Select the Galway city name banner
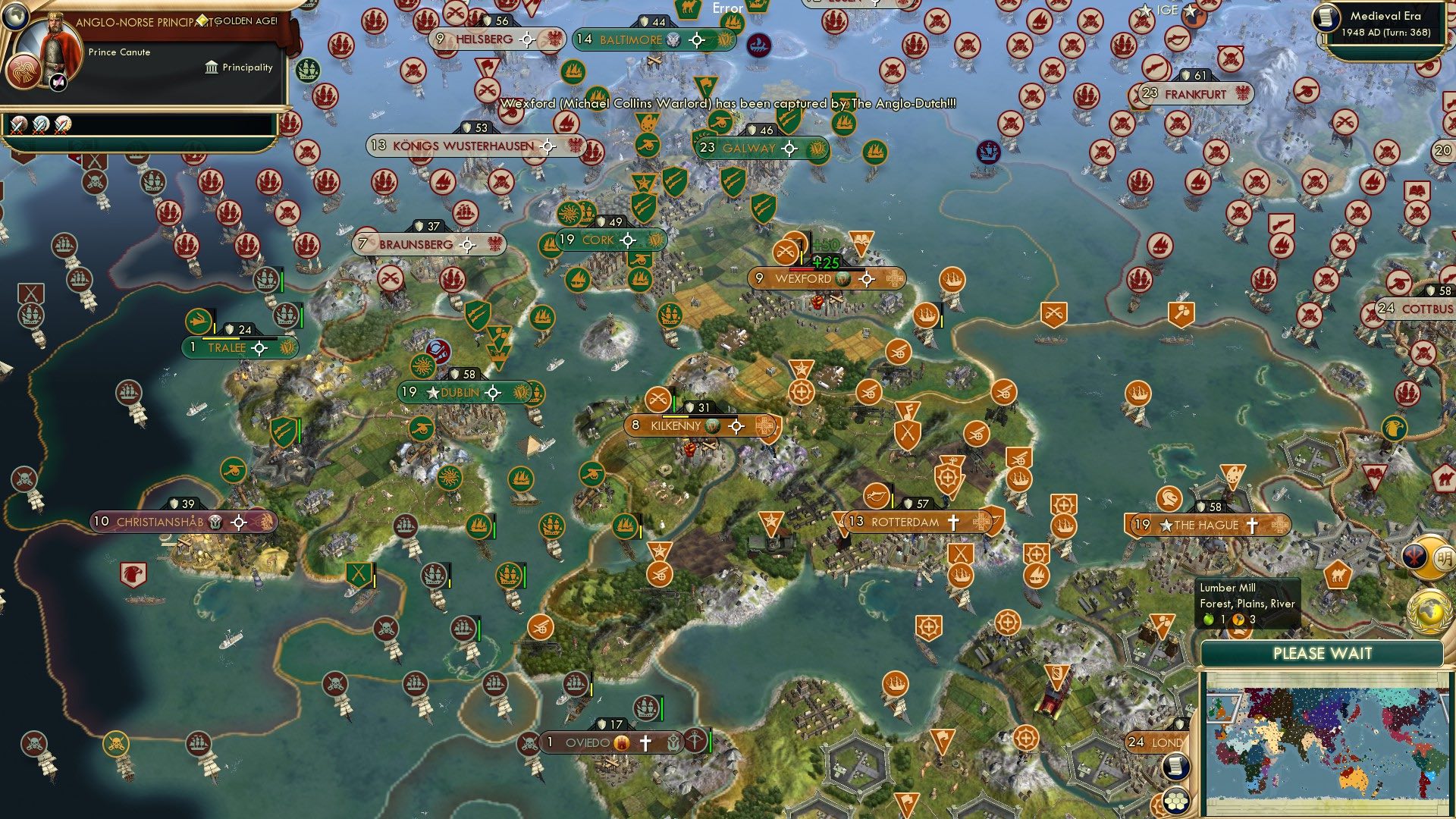The height and width of the screenshot is (819, 1456). tap(748, 149)
